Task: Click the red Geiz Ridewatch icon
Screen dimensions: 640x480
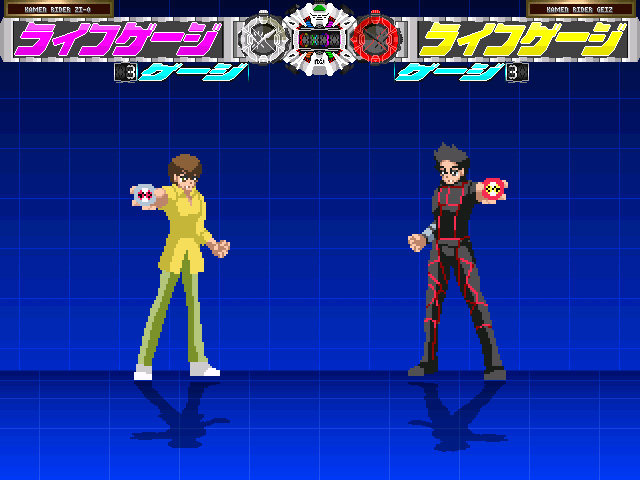Action: click(378, 39)
